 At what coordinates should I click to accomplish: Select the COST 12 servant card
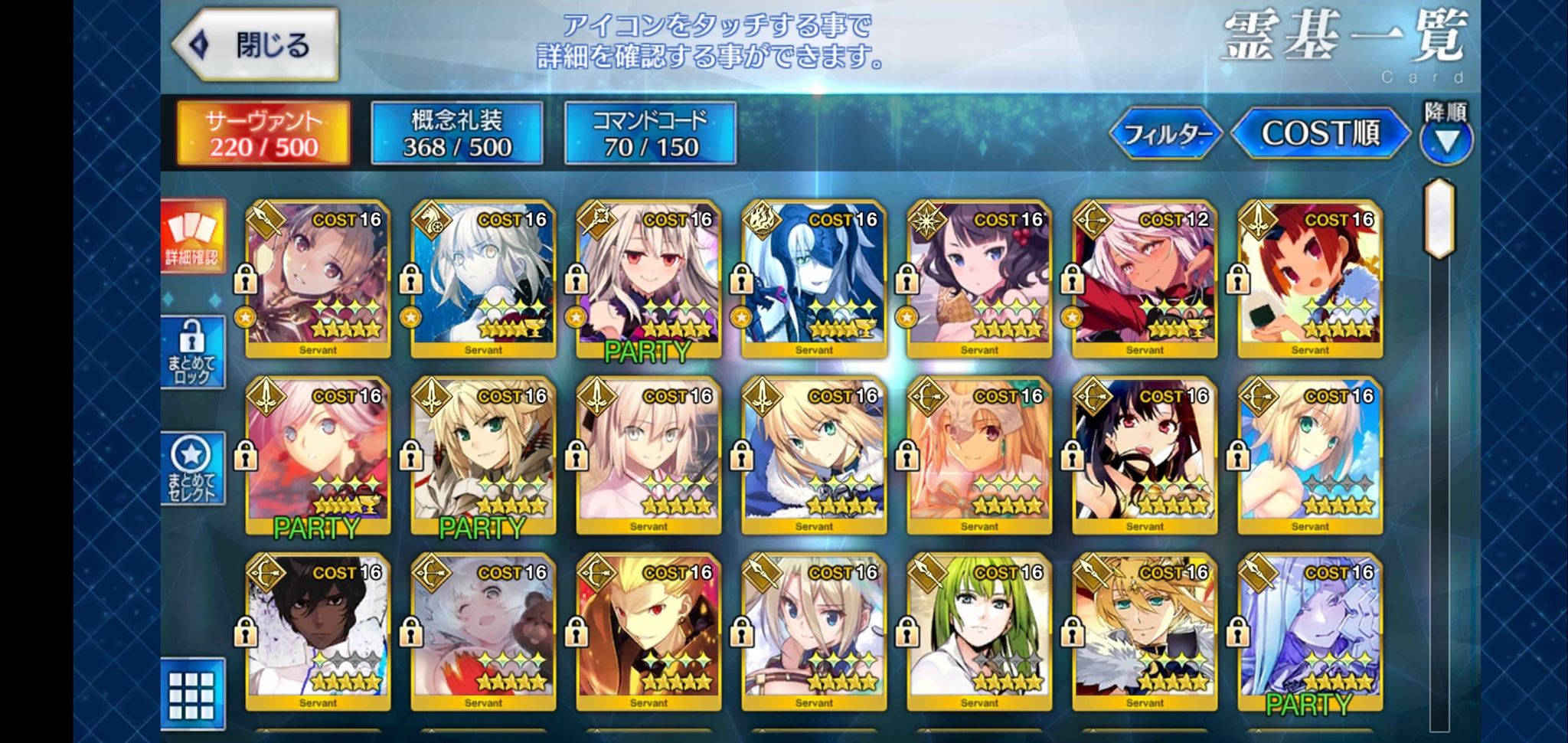(x=1145, y=280)
